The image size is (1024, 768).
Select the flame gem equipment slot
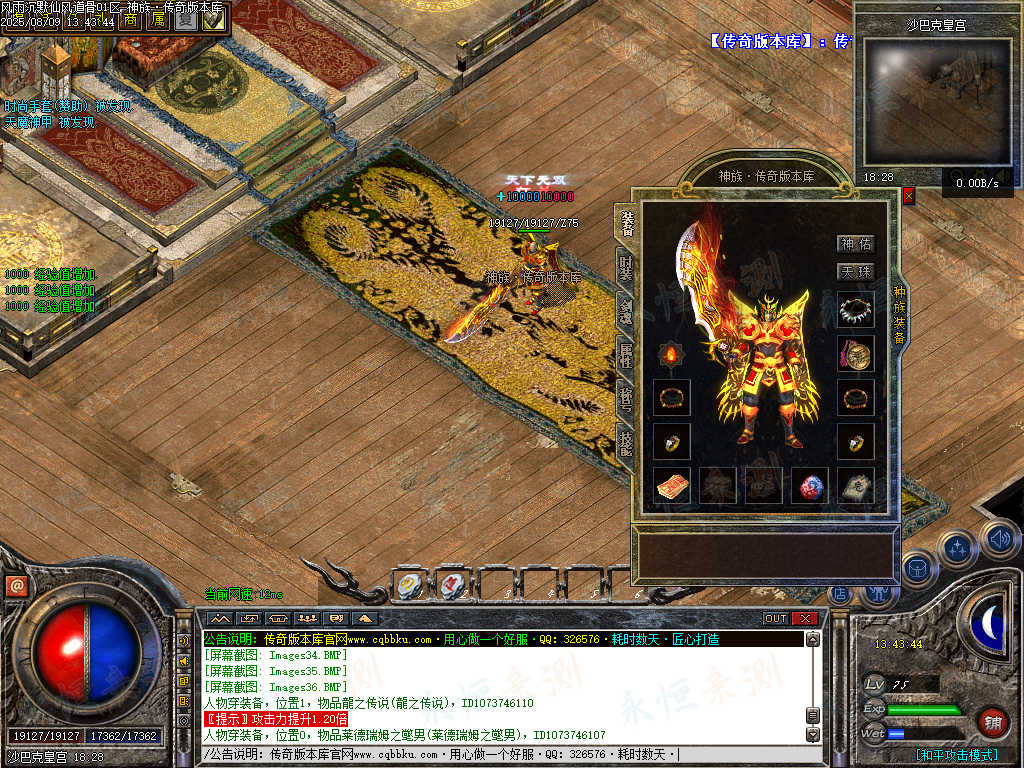(x=671, y=354)
